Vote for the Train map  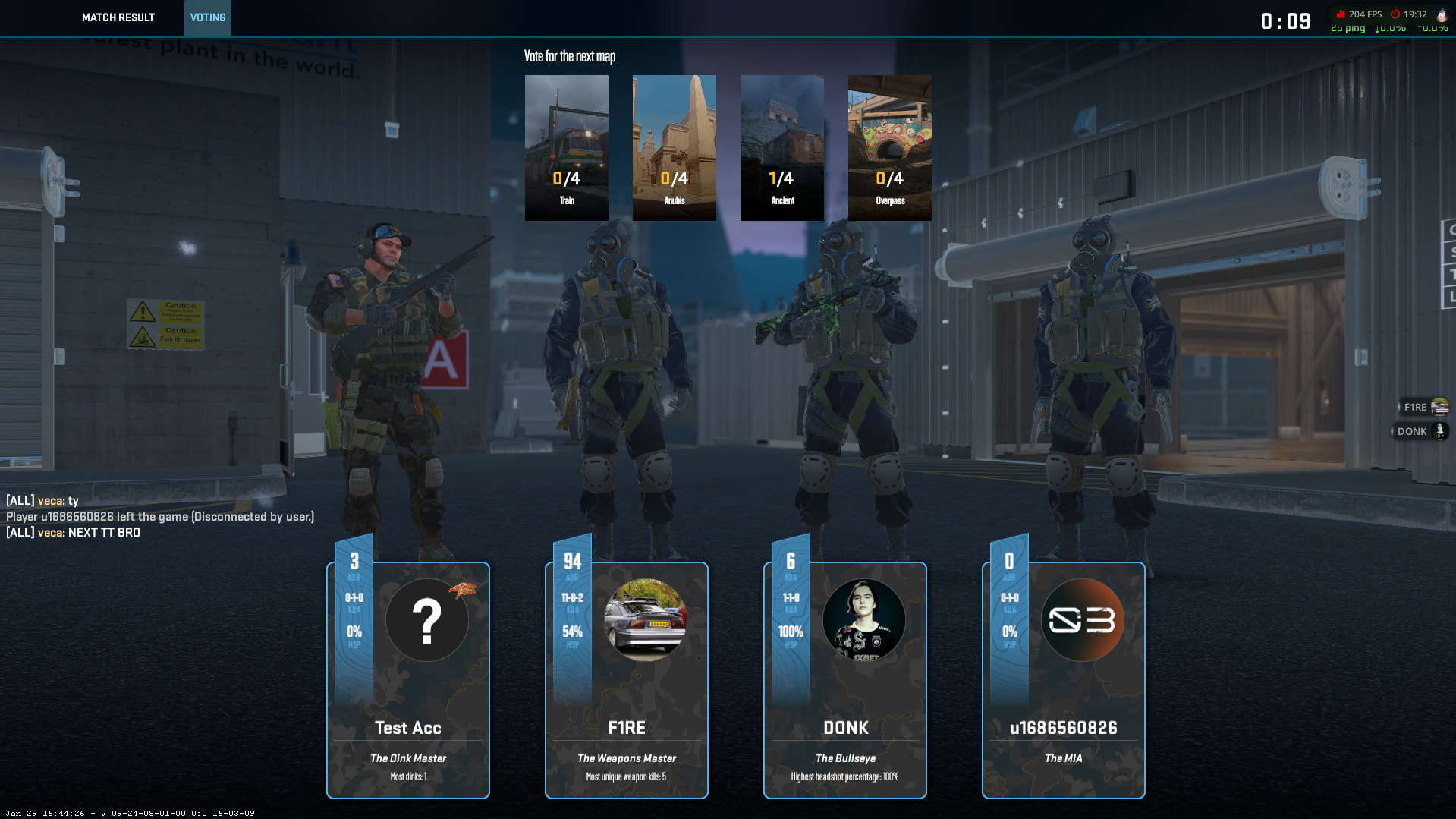566,147
